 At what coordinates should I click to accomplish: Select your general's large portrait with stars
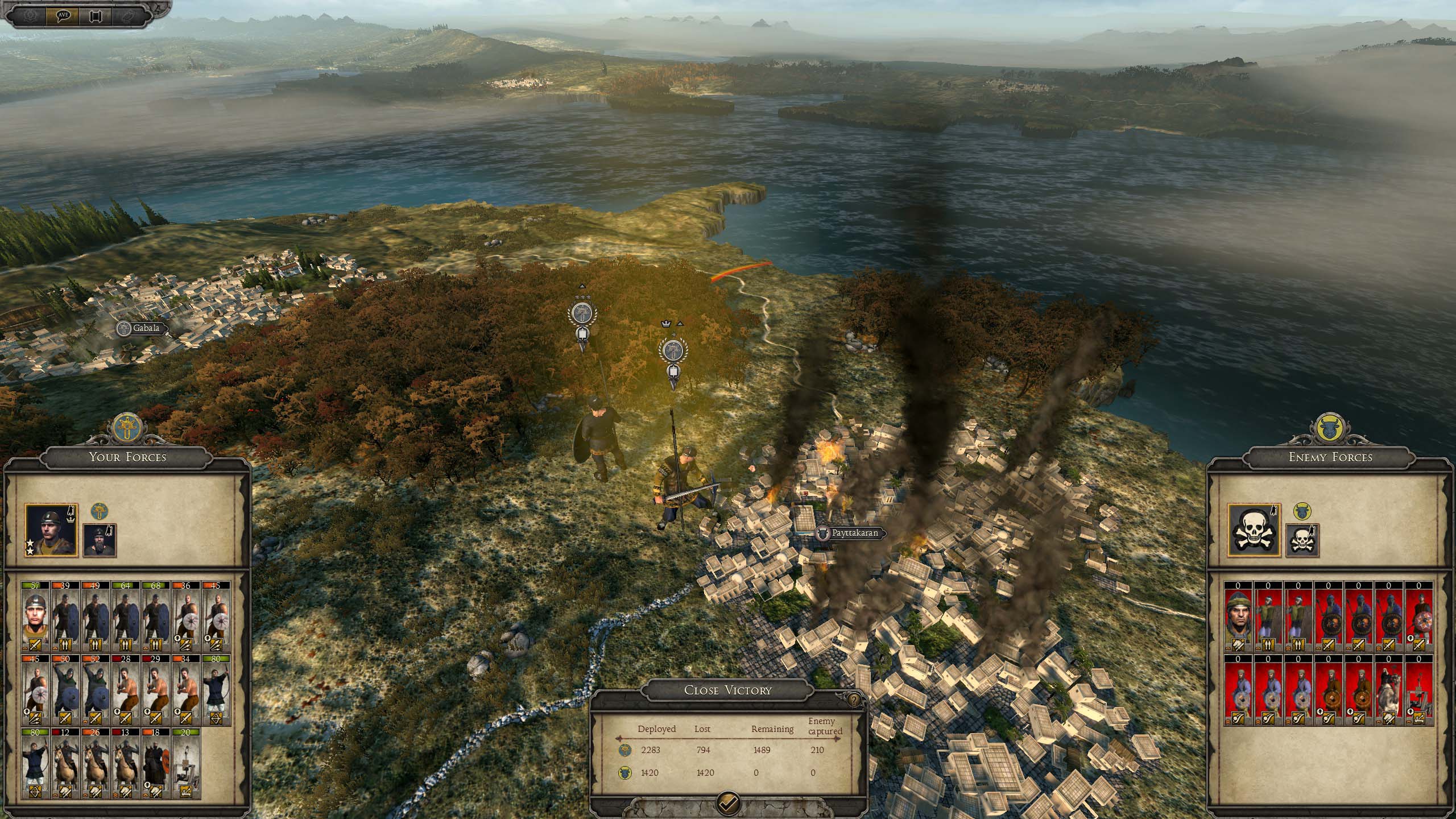coord(51,530)
